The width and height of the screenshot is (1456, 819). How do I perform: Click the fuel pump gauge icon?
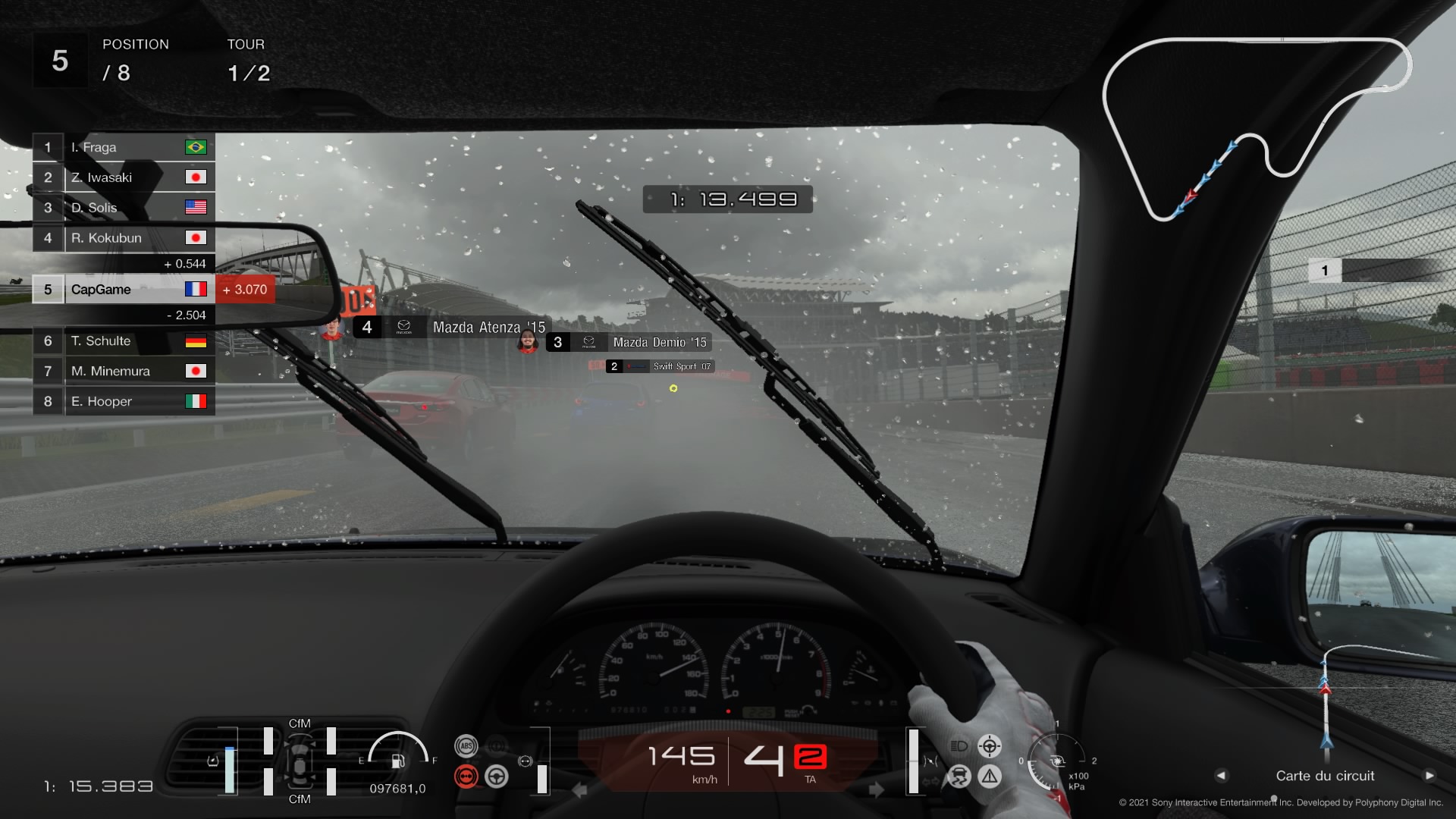(x=398, y=761)
